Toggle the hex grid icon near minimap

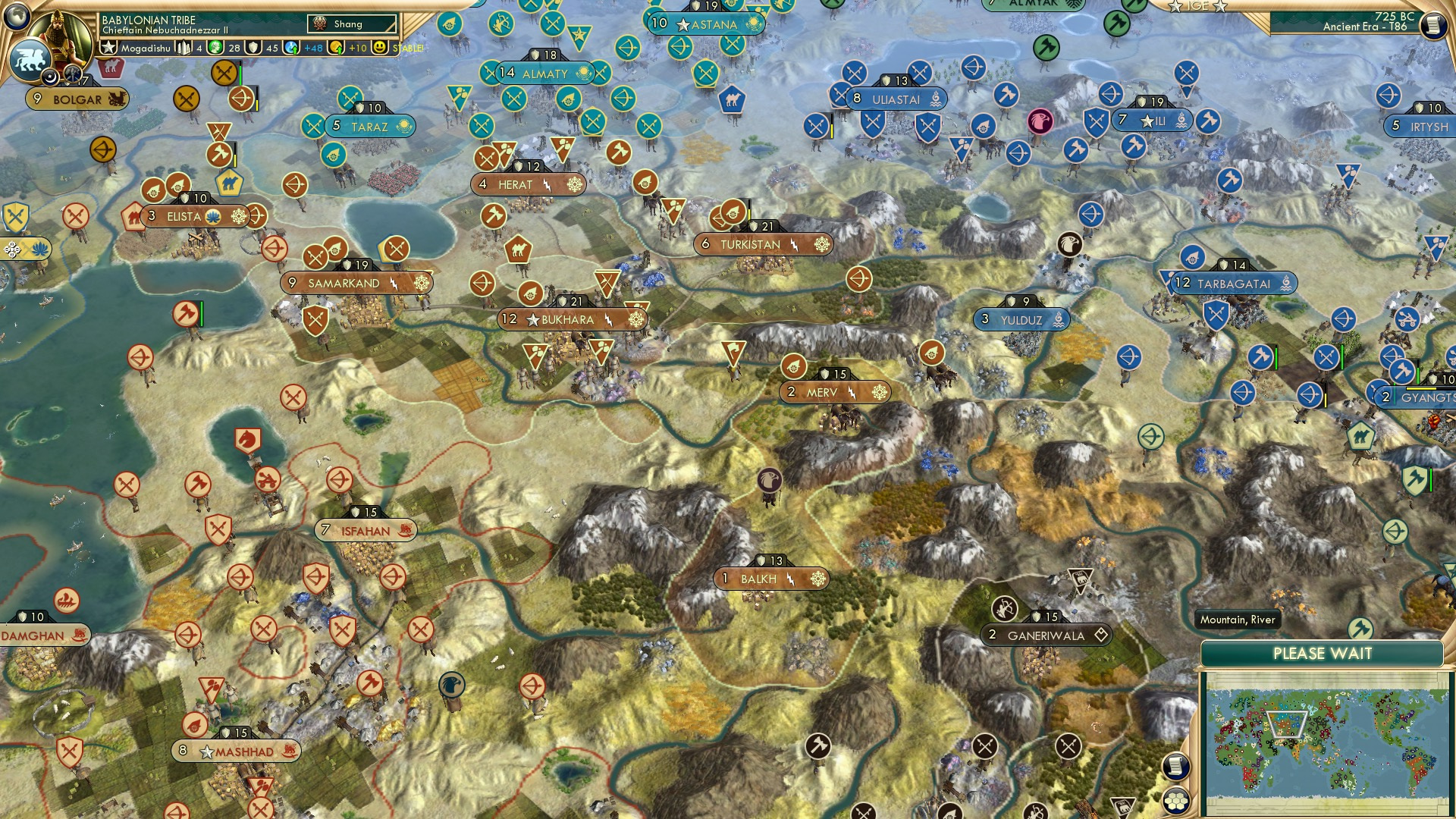[x=1176, y=801]
